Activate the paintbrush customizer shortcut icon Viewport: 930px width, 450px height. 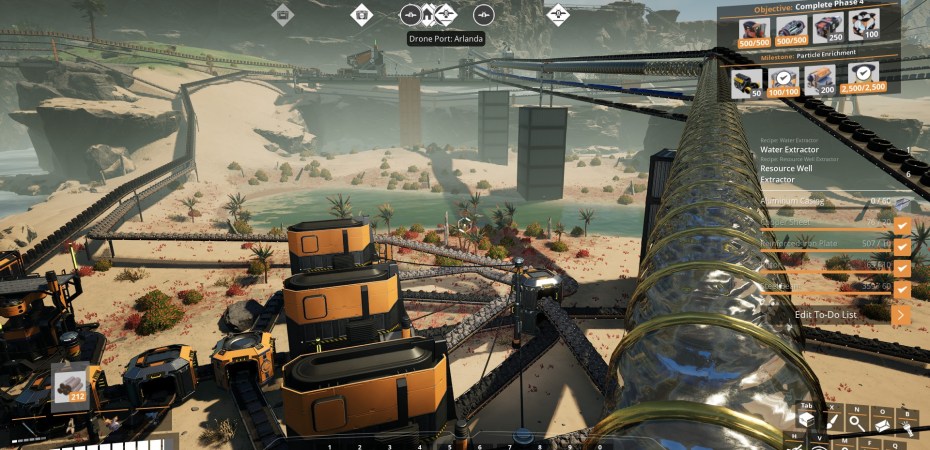tap(830, 423)
